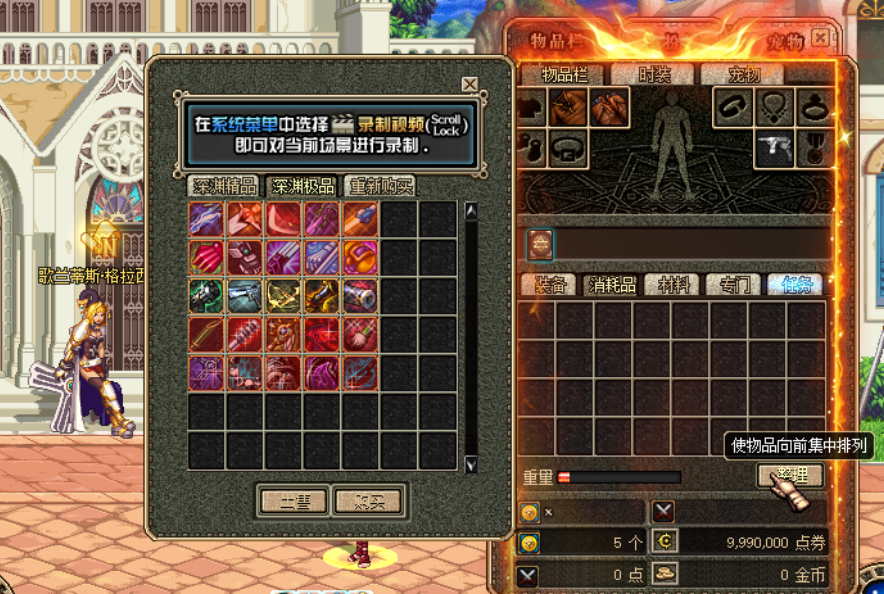Switch to the 消耗品 consumables category
Image resolution: width=884 pixels, height=594 pixels.
(x=609, y=285)
